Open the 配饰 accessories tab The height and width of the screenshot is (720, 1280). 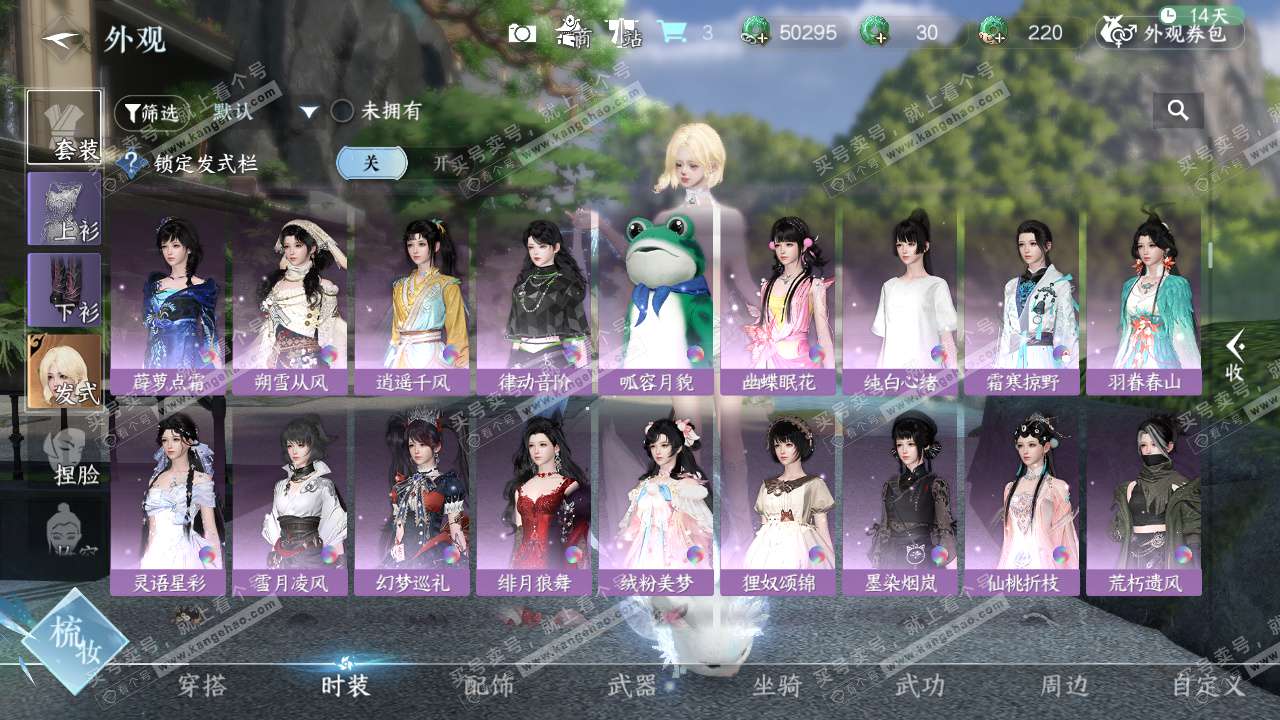(489, 685)
